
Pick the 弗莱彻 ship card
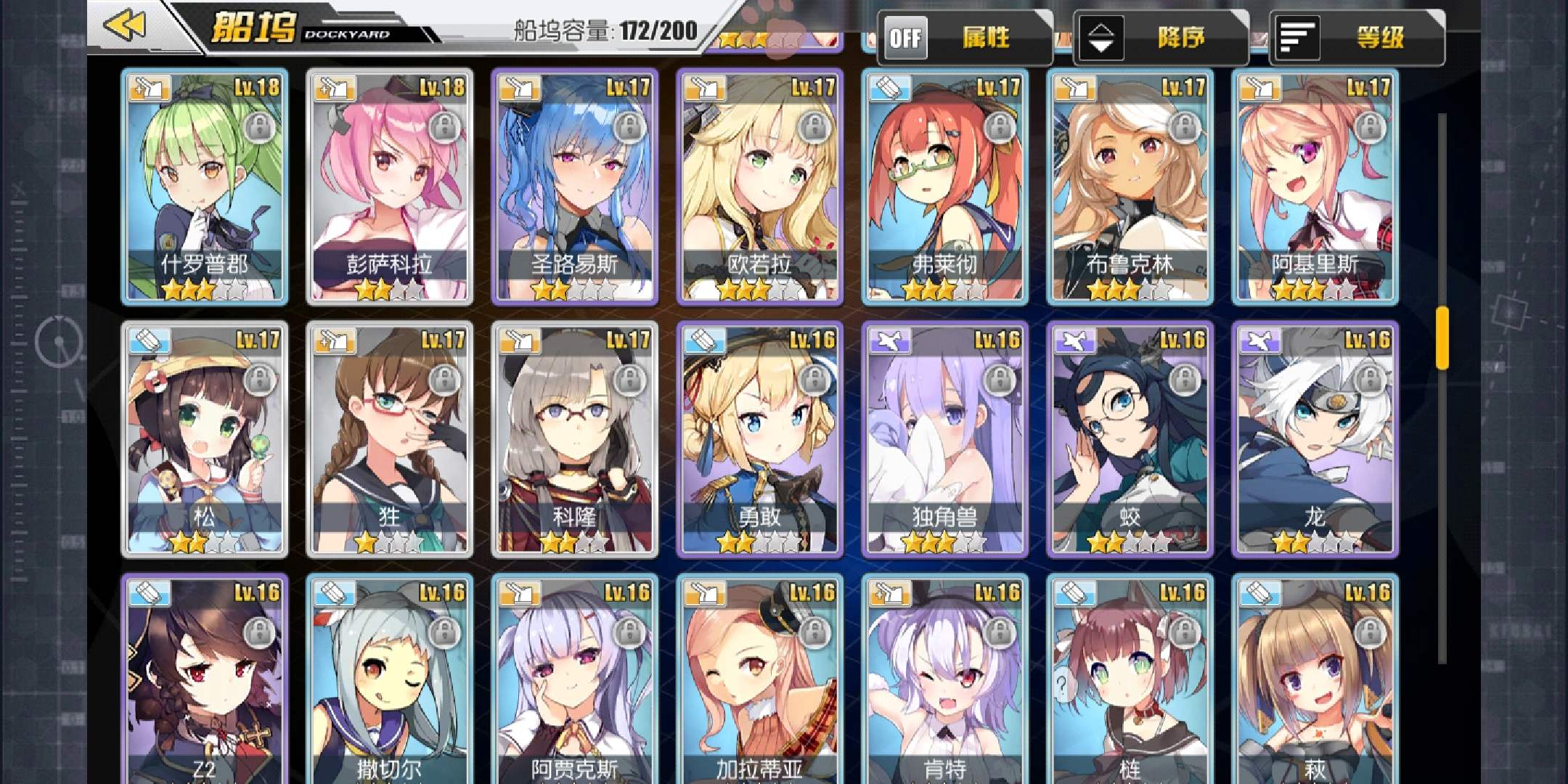pos(945,187)
